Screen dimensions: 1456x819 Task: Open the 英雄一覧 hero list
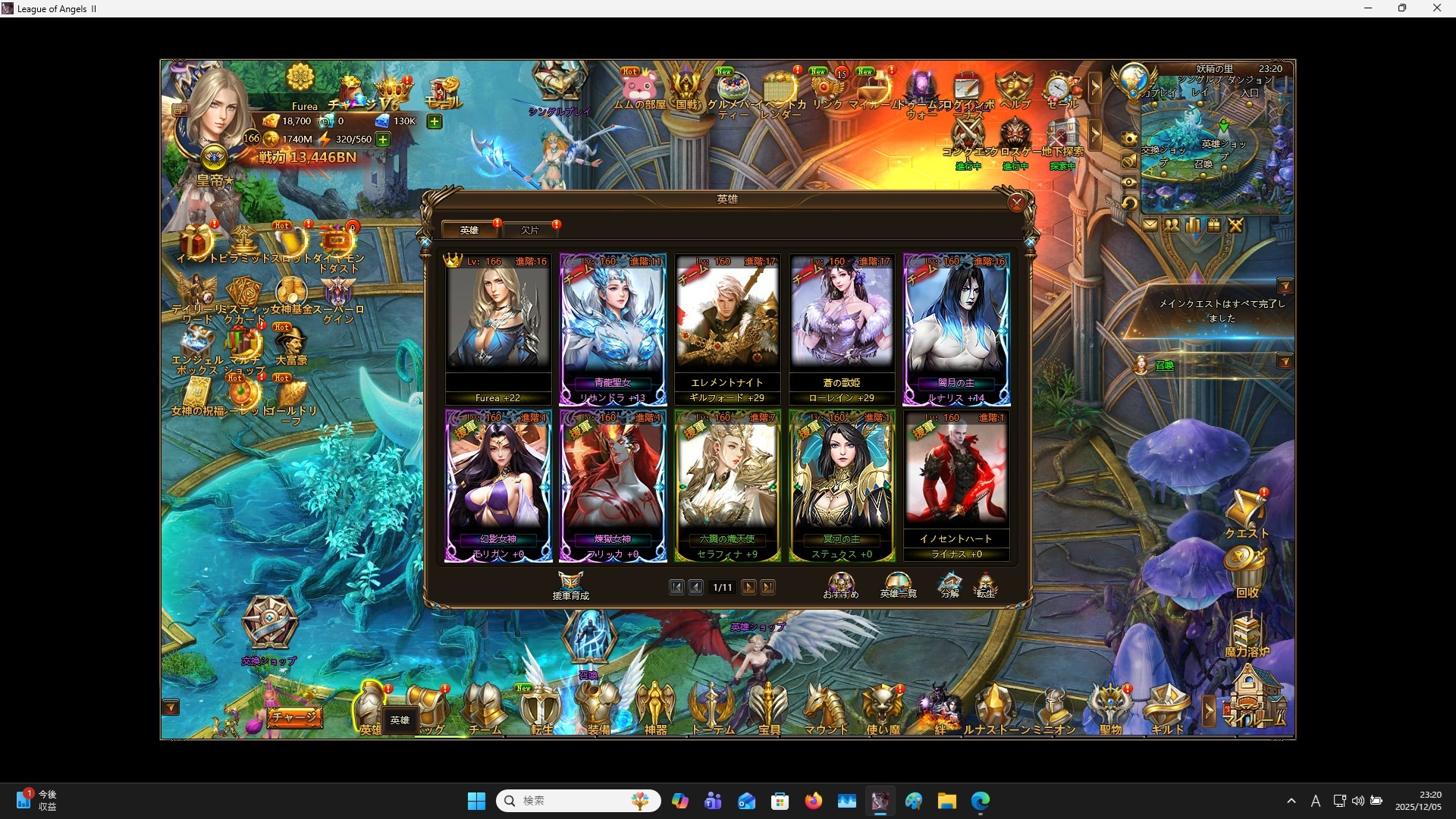point(897,584)
